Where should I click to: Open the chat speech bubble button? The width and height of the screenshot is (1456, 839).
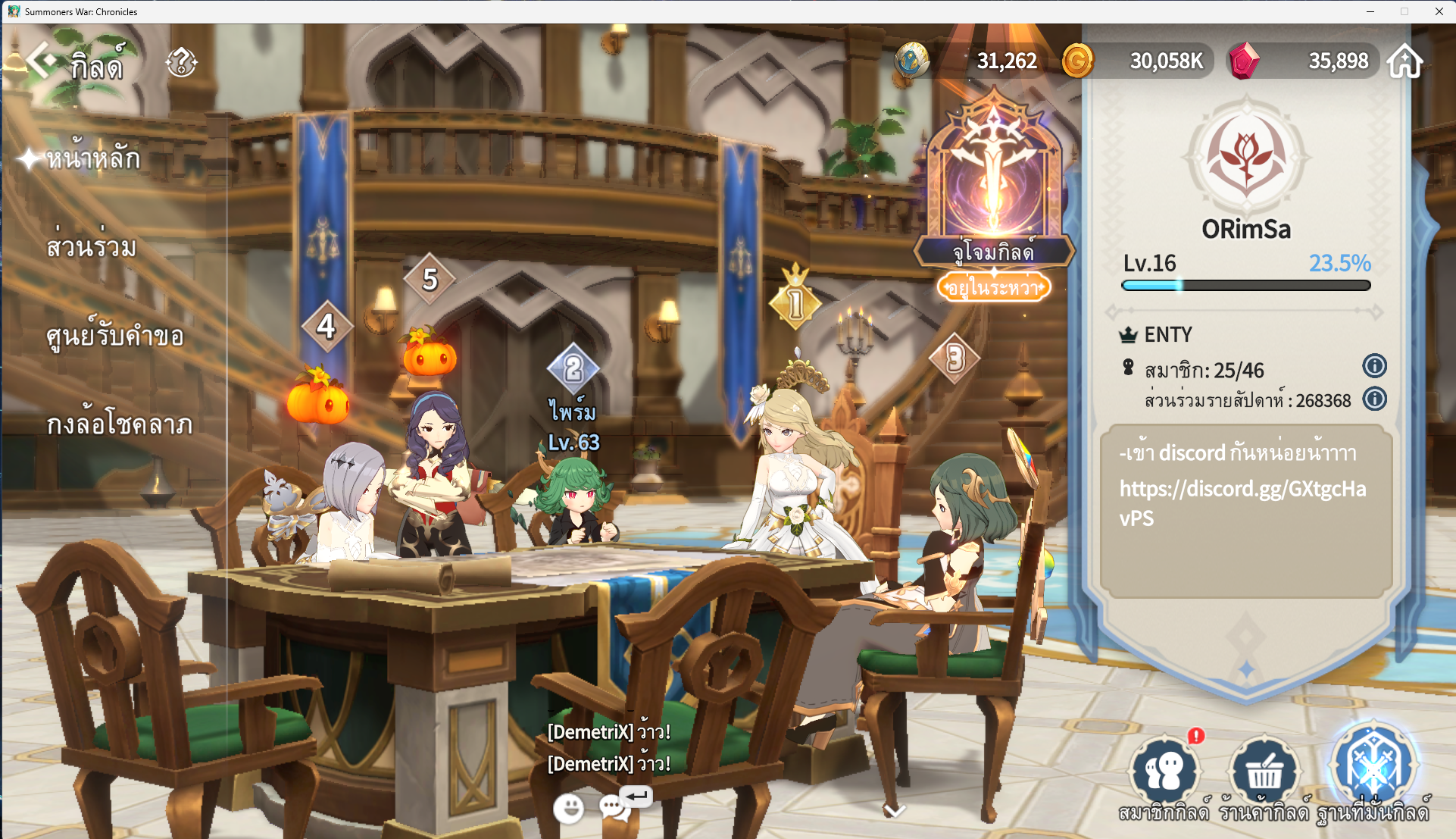click(615, 807)
